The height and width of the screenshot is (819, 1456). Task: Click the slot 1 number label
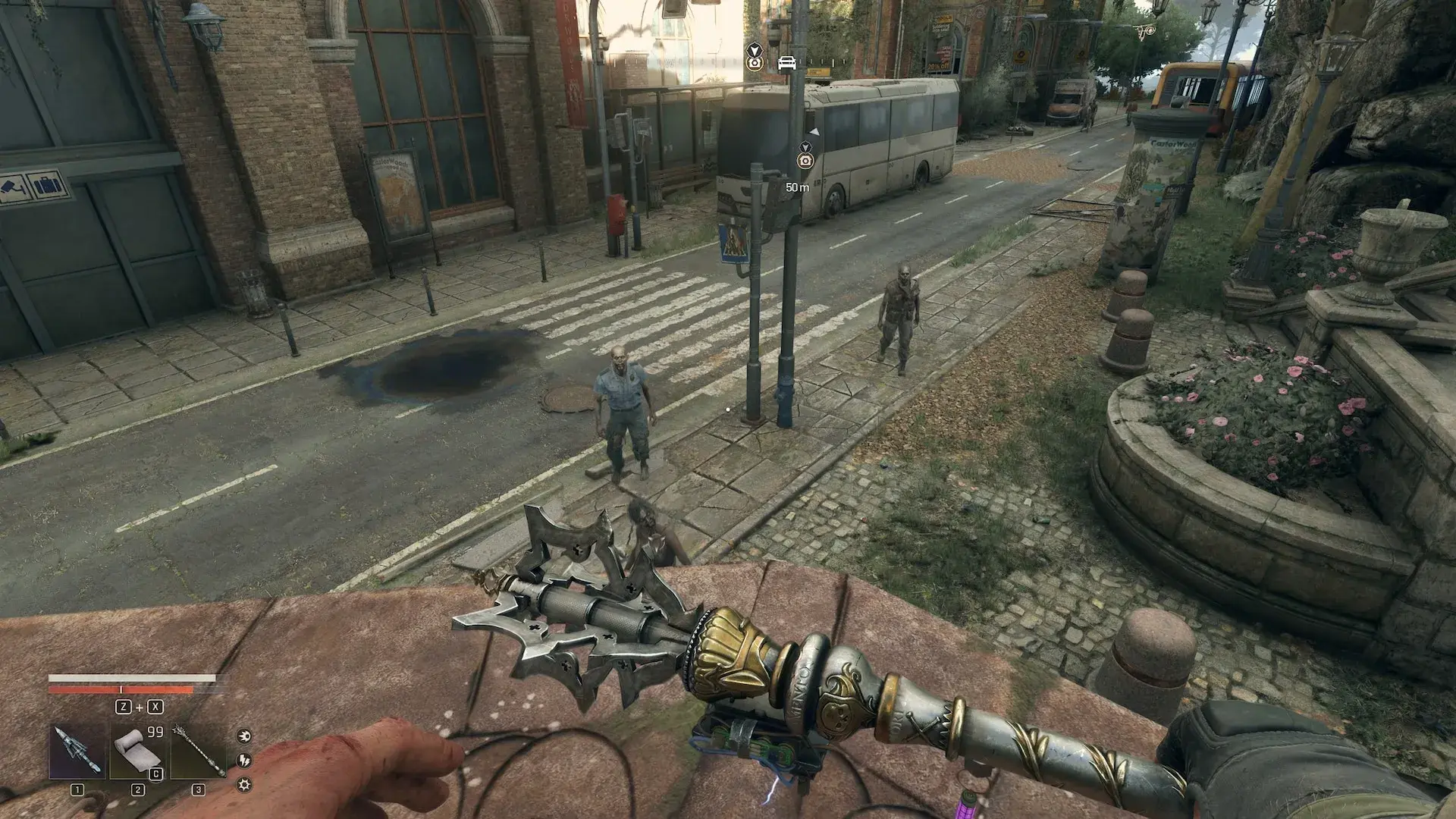pos(77,789)
